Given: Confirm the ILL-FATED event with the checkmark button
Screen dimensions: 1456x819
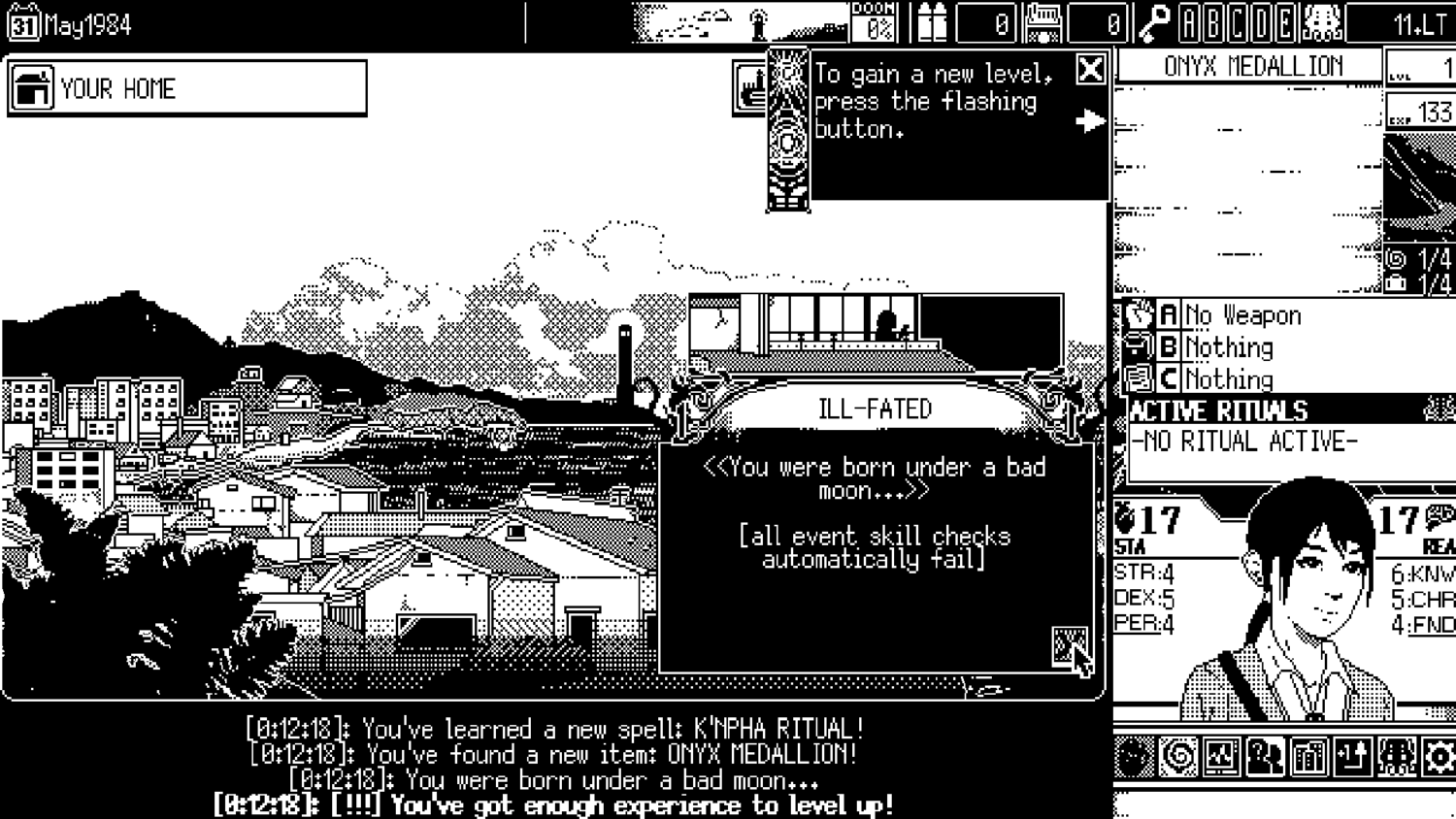Looking at the screenshot, I should coord(1069,643).
